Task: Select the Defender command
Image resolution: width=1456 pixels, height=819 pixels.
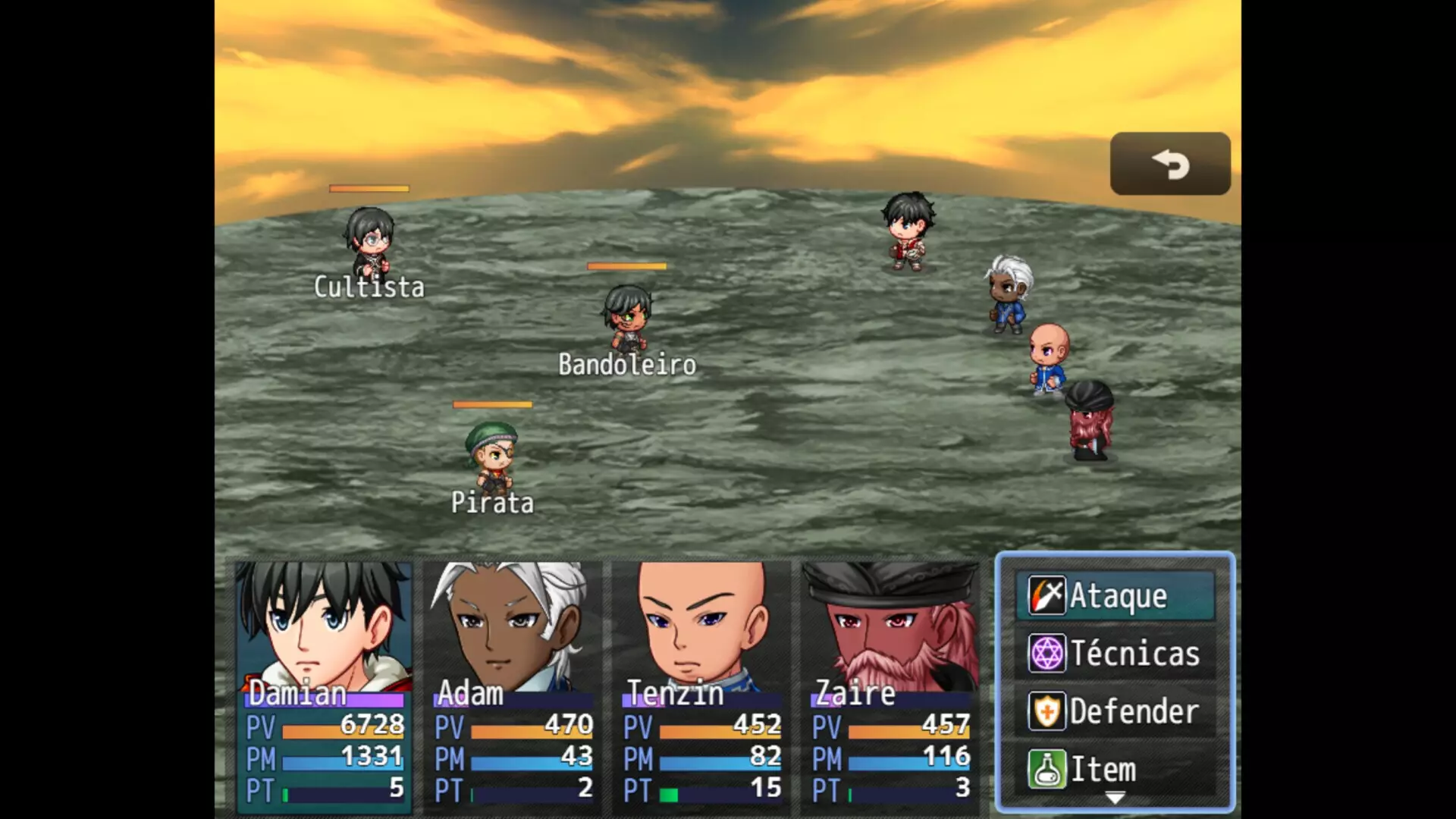Action: pos(1115,711)
